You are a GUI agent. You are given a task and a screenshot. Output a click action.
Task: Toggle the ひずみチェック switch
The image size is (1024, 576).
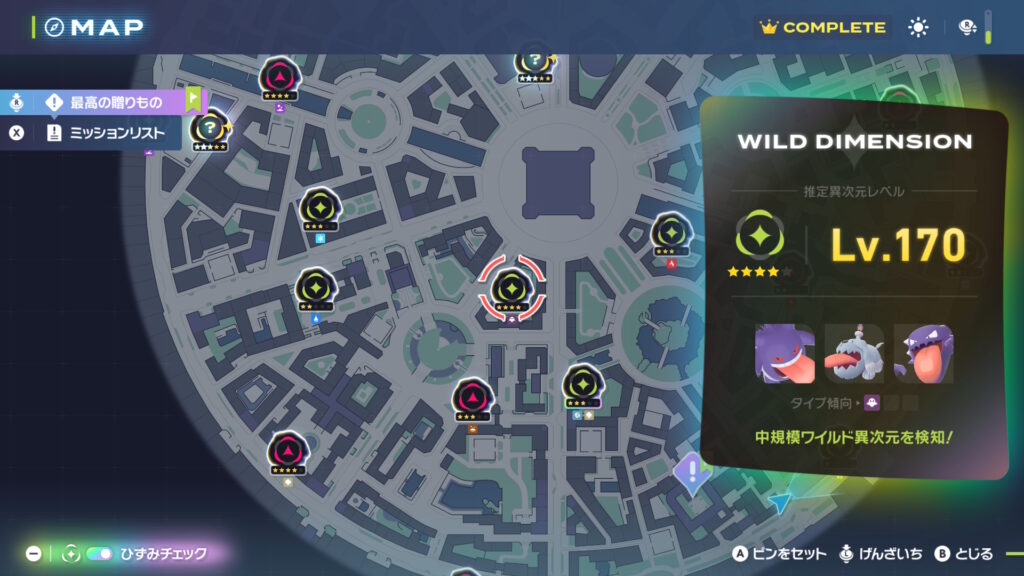pos(100,553)
